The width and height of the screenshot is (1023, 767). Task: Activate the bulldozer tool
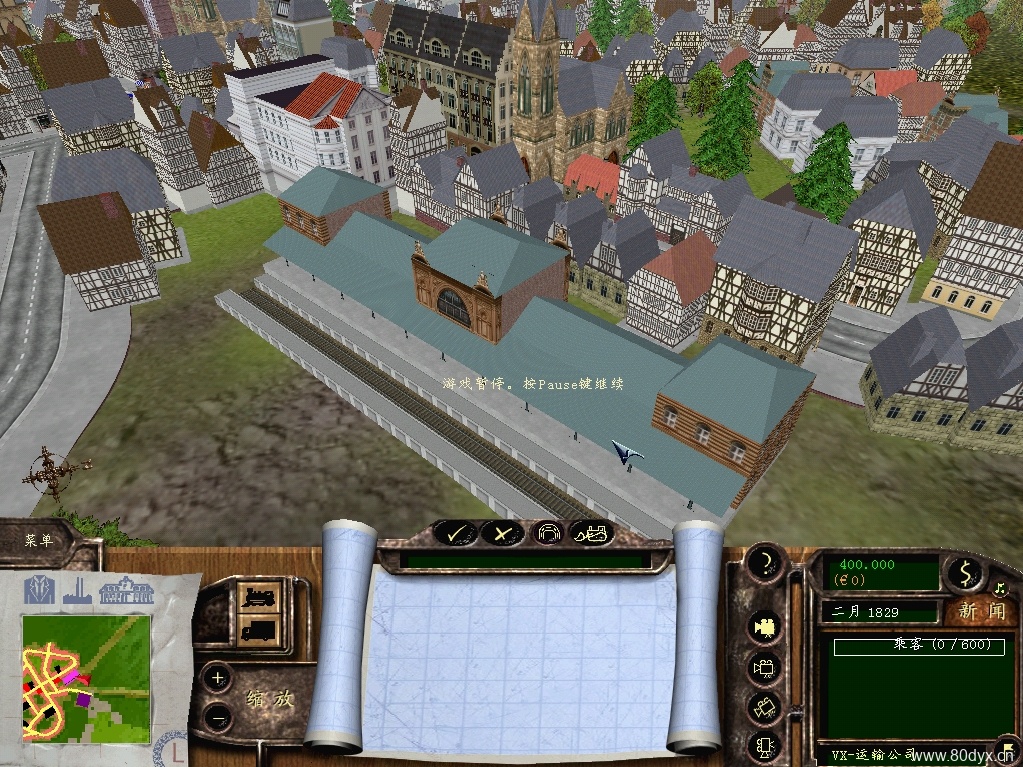tap(592, 534)
